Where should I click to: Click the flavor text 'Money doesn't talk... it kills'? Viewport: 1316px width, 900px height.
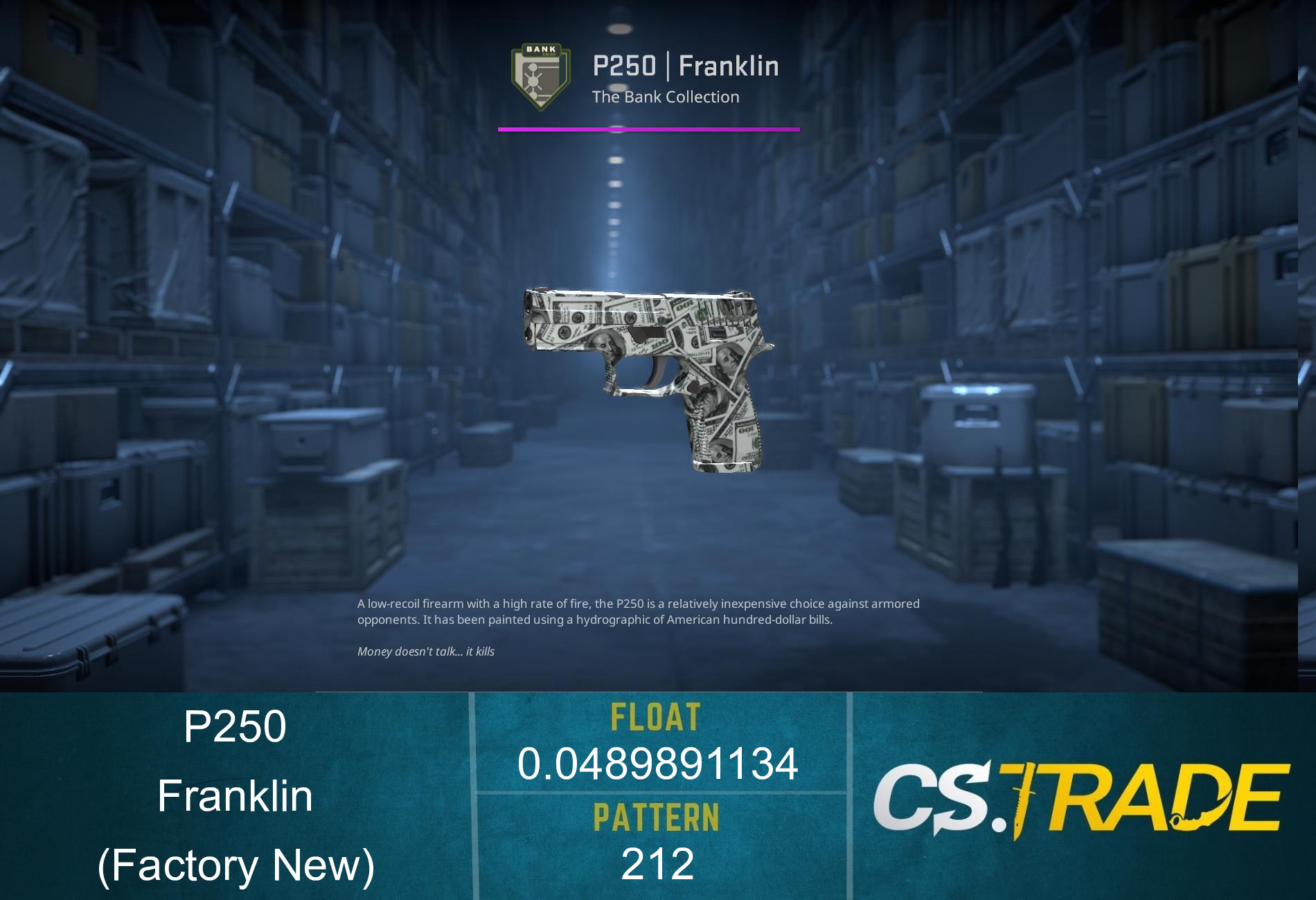pos(429,651)
